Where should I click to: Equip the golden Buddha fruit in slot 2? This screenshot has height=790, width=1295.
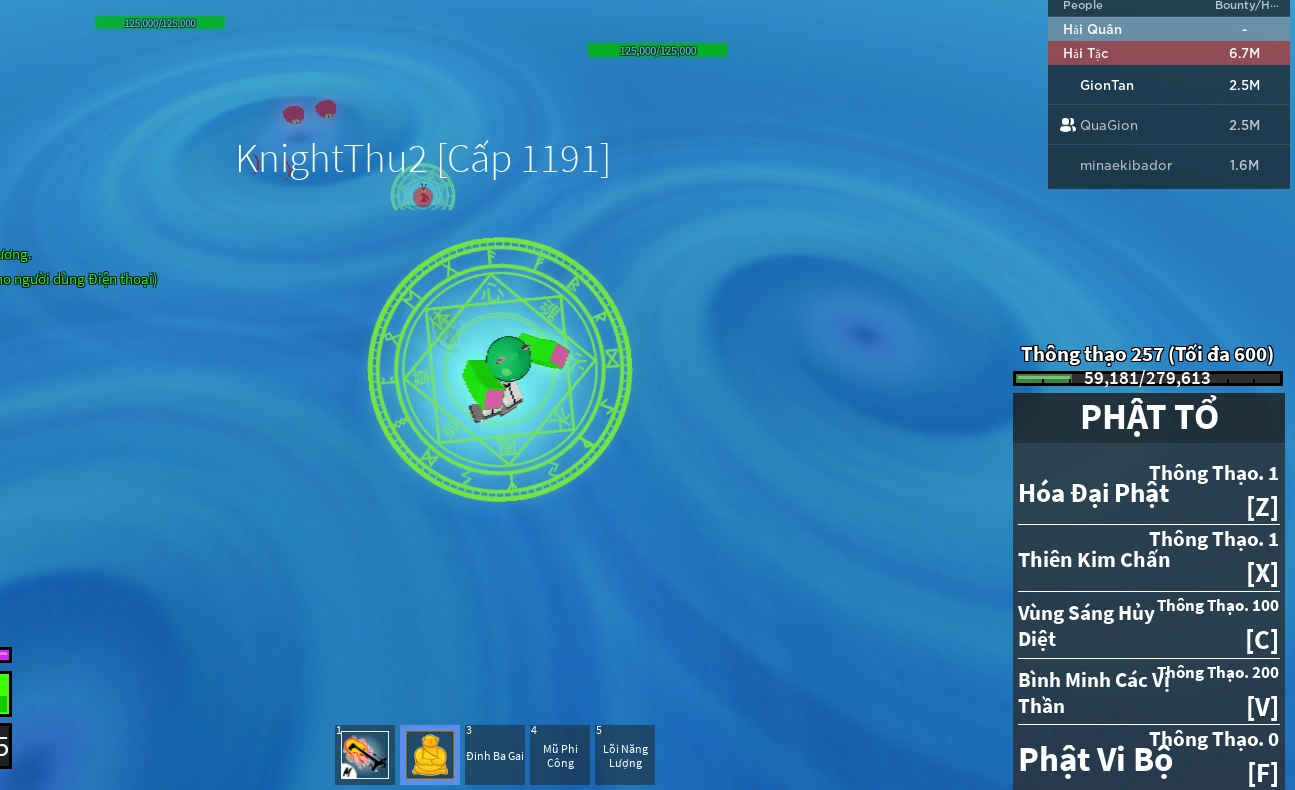[x=429, y=755]
